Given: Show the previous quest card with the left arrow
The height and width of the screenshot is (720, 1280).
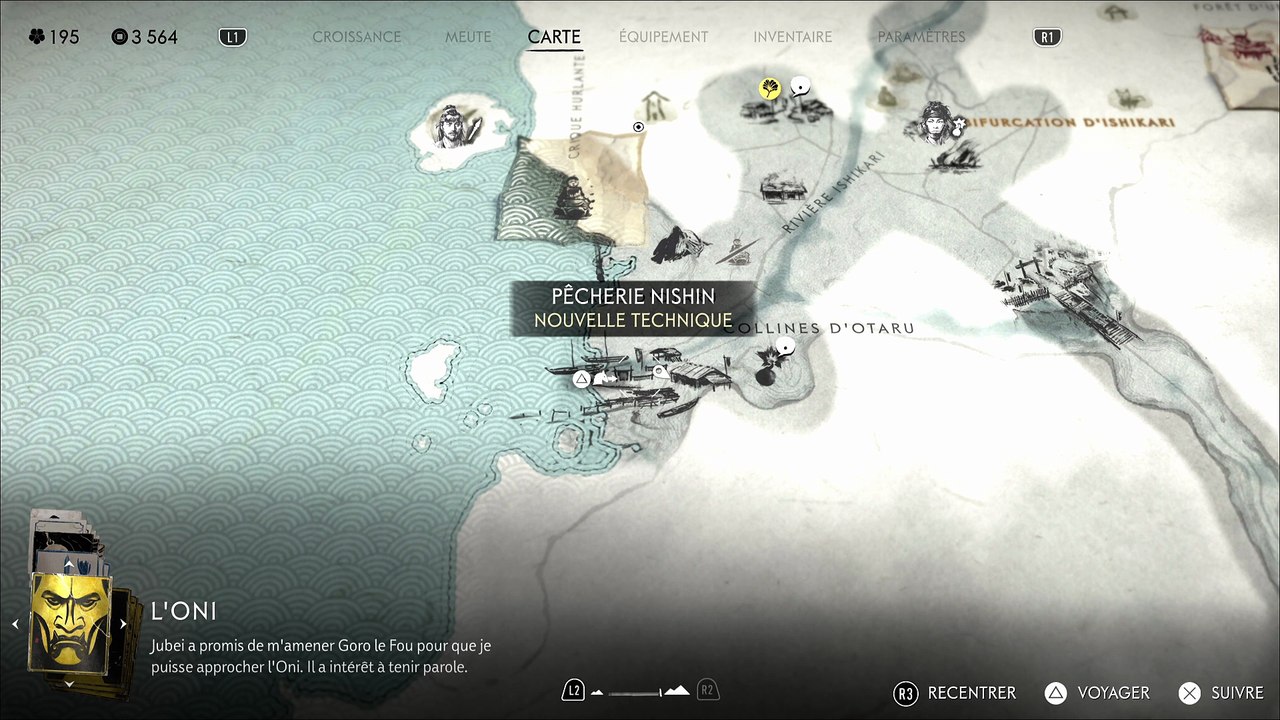Looking at the screenshot, I should click(15, 624).
